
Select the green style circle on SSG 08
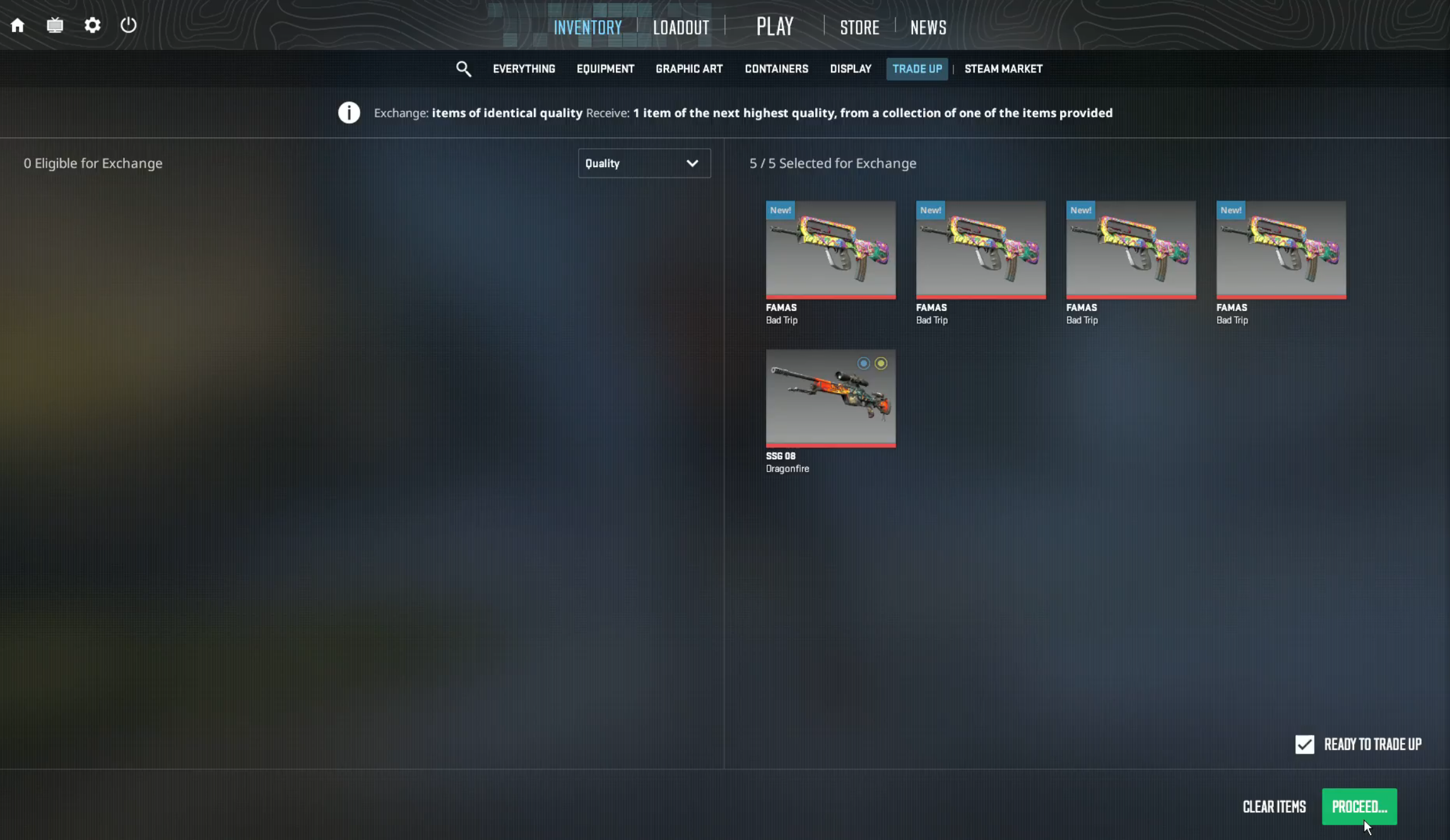[881, 363]
